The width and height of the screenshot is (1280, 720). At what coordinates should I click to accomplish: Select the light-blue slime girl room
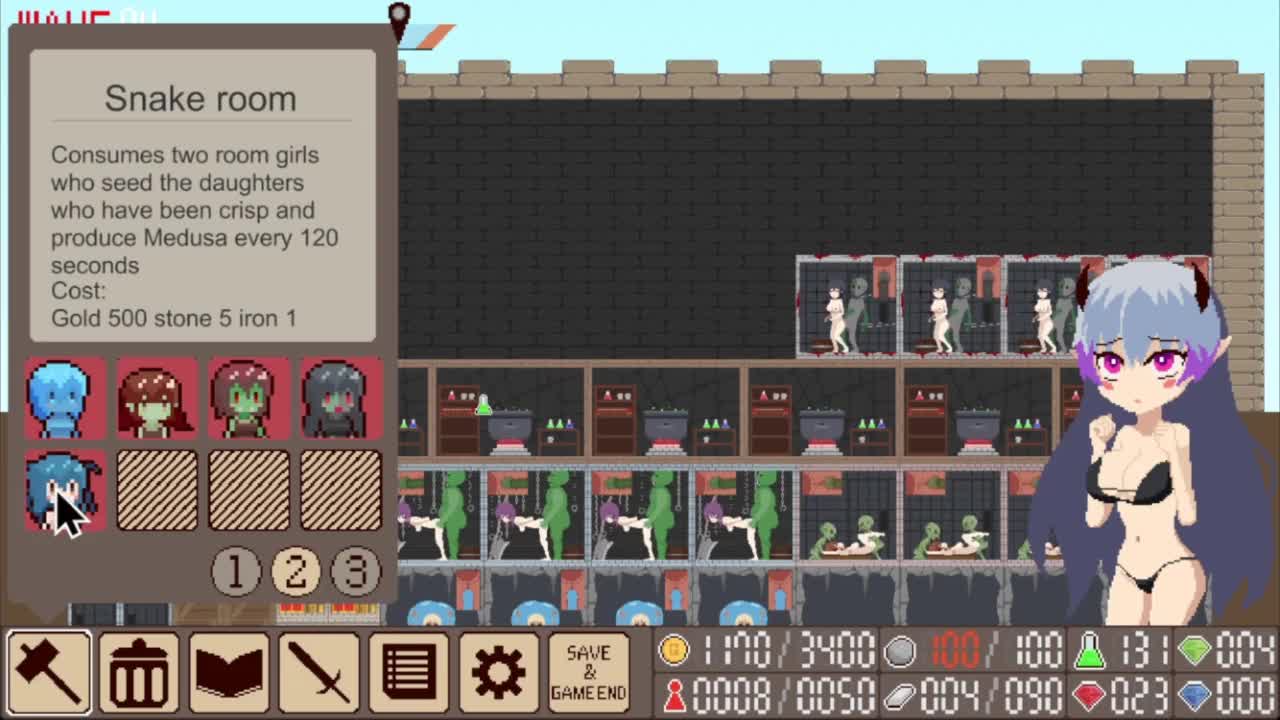point(65,399)
